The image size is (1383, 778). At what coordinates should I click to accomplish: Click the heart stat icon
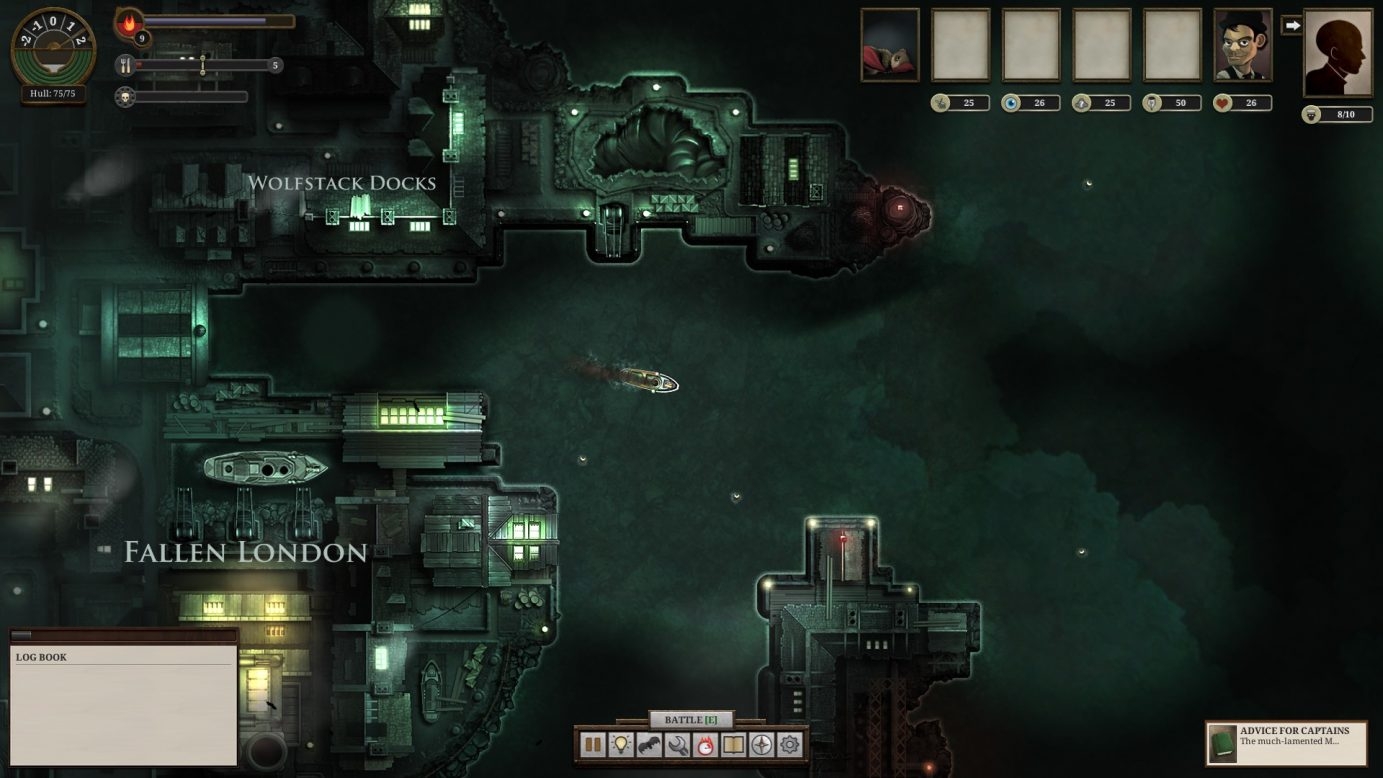(1223, 103)
